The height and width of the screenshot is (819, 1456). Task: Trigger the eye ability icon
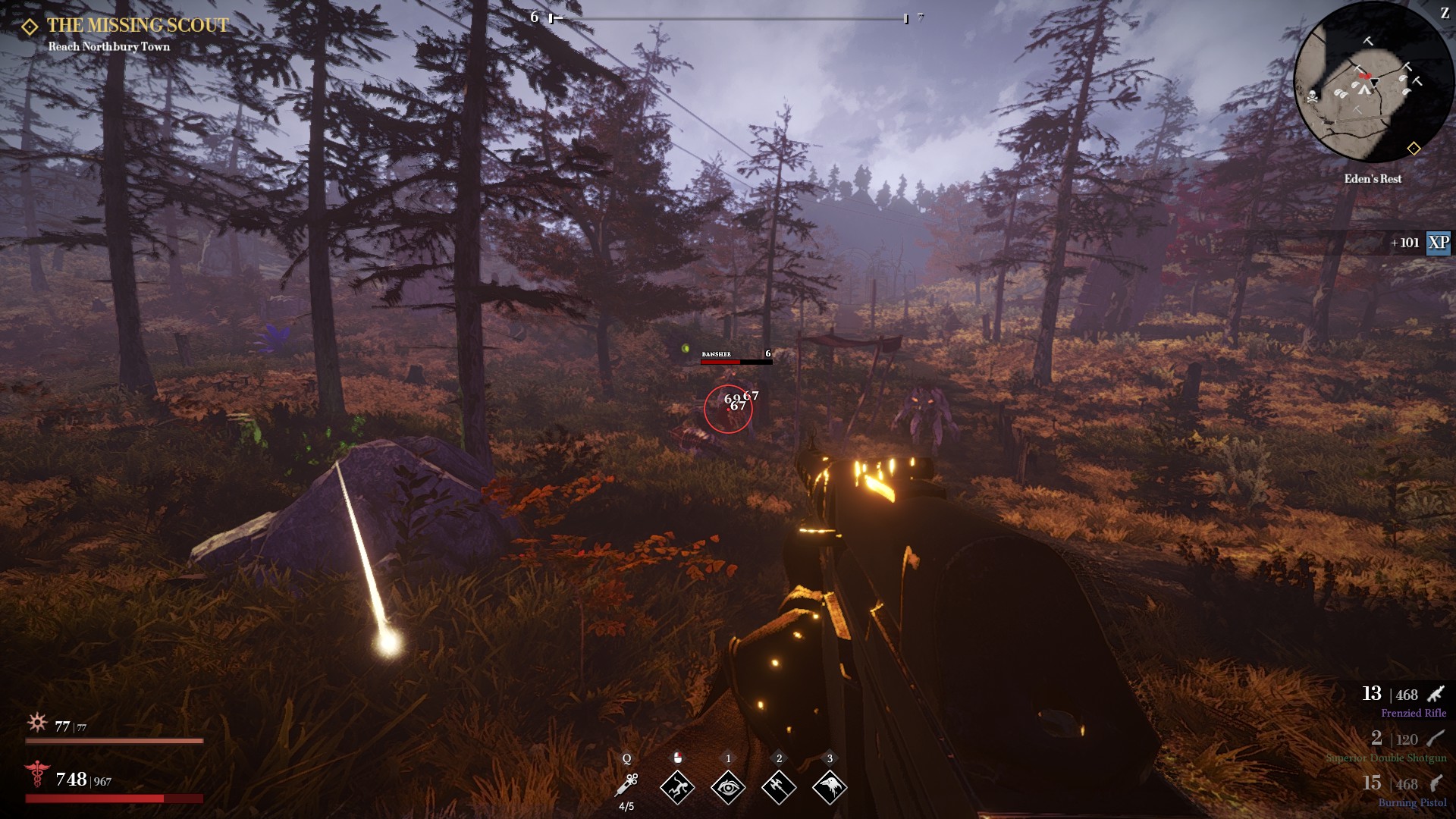[728, 788]
